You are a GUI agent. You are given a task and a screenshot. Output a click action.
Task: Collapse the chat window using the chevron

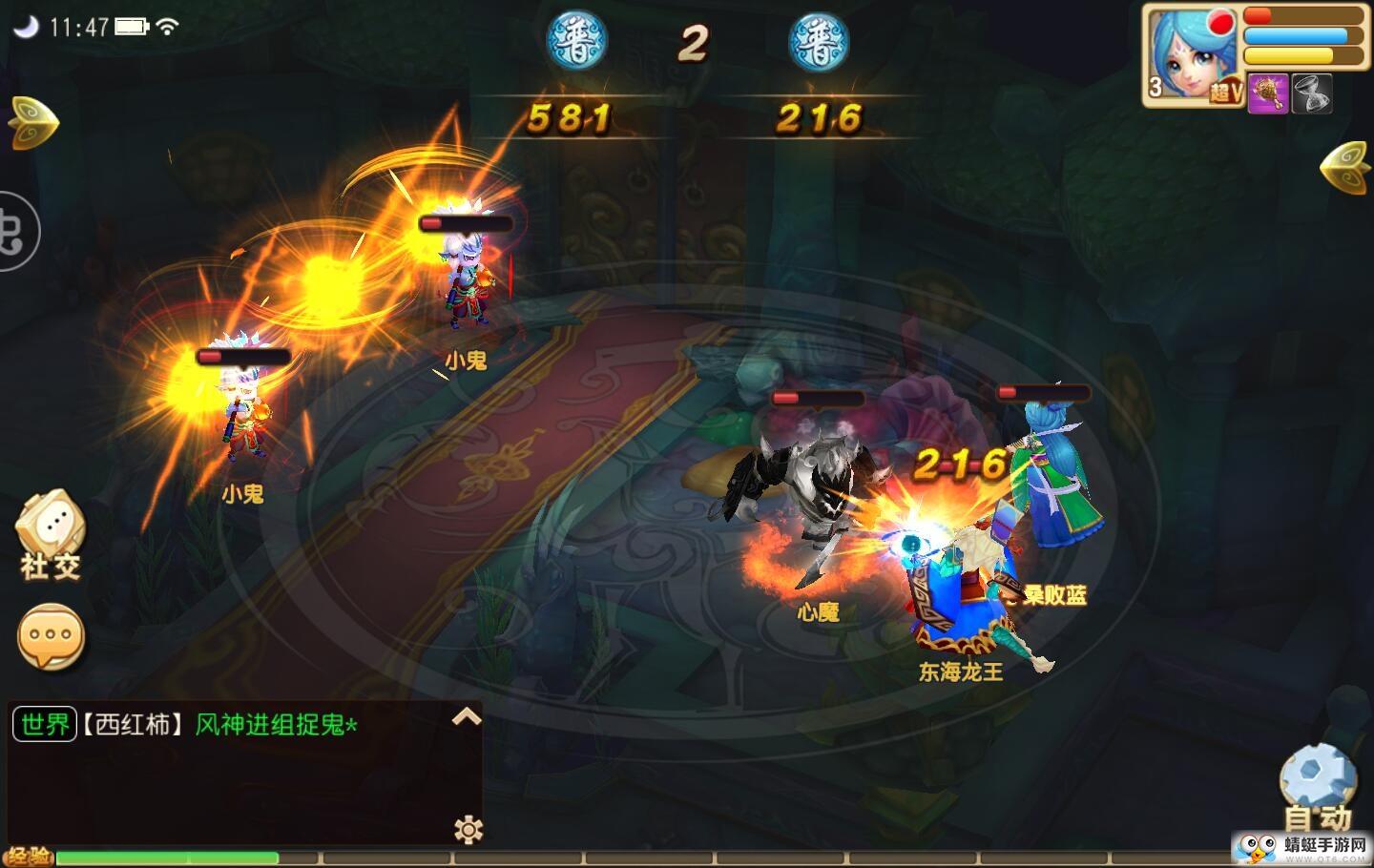pyautogui.click(x=467, y=717)
